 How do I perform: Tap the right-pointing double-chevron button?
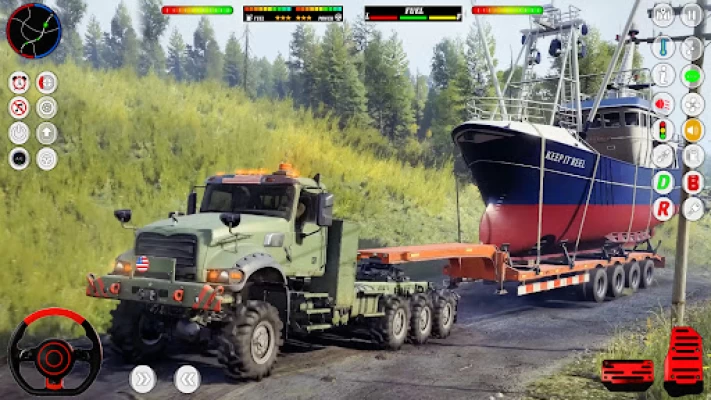point(143,378)
